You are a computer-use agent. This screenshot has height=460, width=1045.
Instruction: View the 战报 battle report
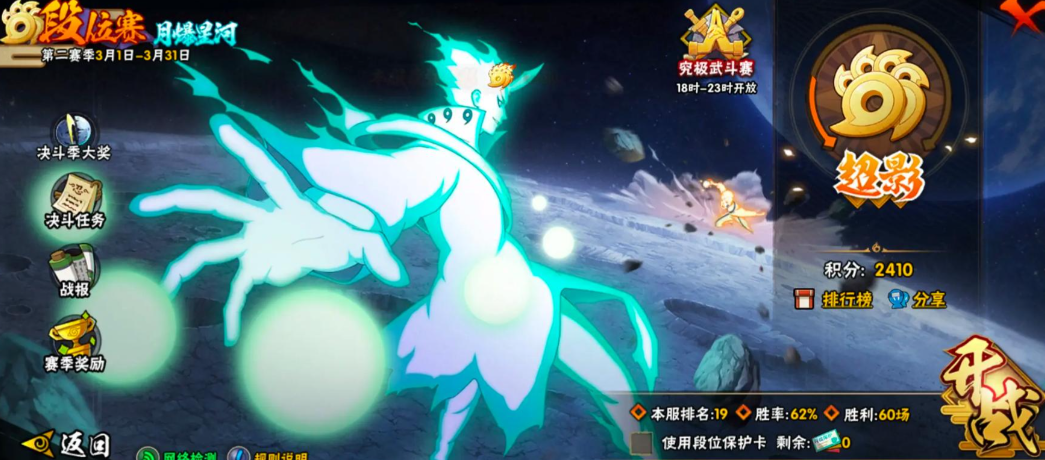[x=74, y=270]
